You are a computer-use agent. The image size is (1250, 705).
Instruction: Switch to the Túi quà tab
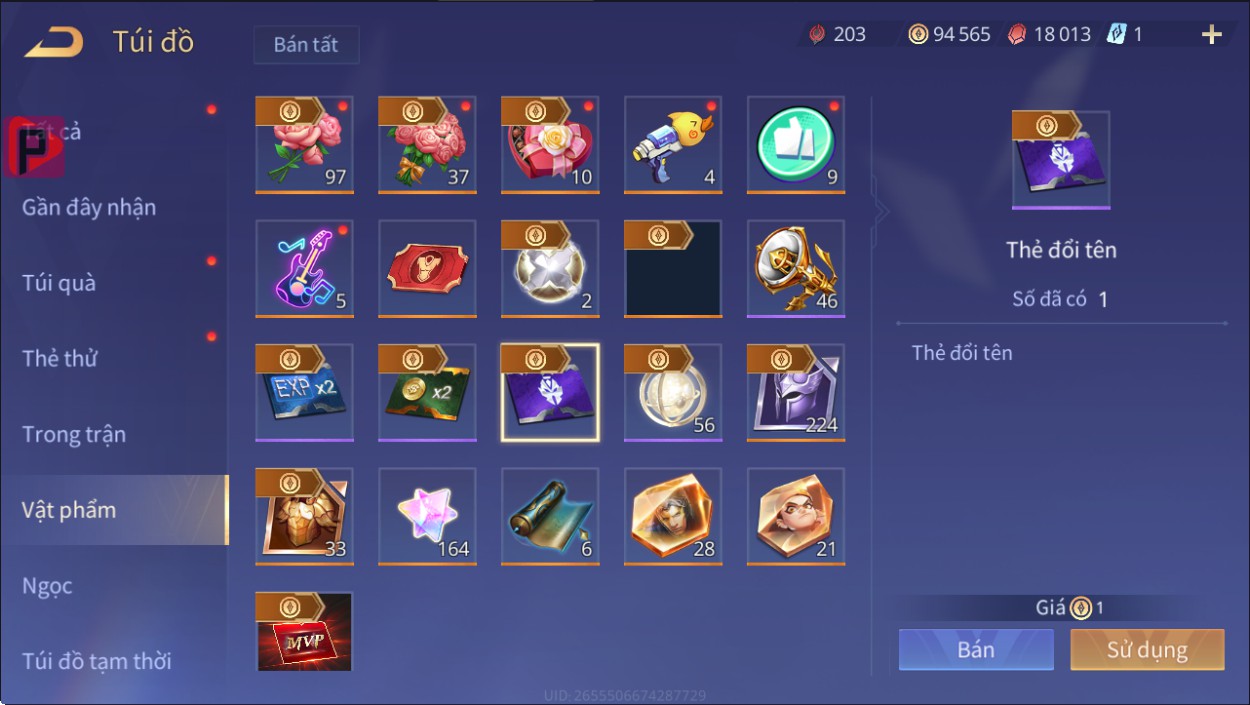pos(59,283)
